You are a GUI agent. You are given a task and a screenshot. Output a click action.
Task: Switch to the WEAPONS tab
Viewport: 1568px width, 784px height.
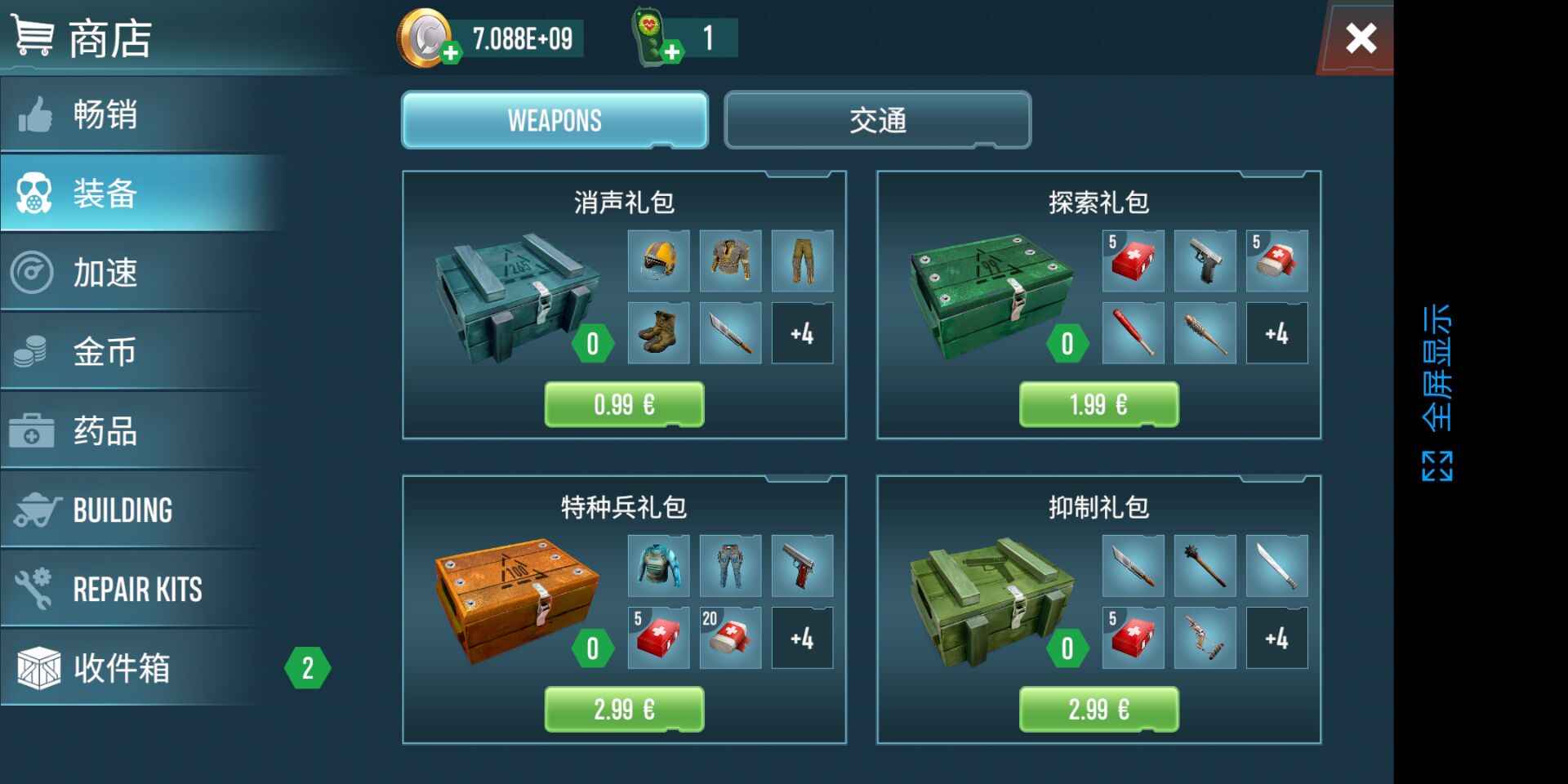pyautogui.click(x=554, y=120)
